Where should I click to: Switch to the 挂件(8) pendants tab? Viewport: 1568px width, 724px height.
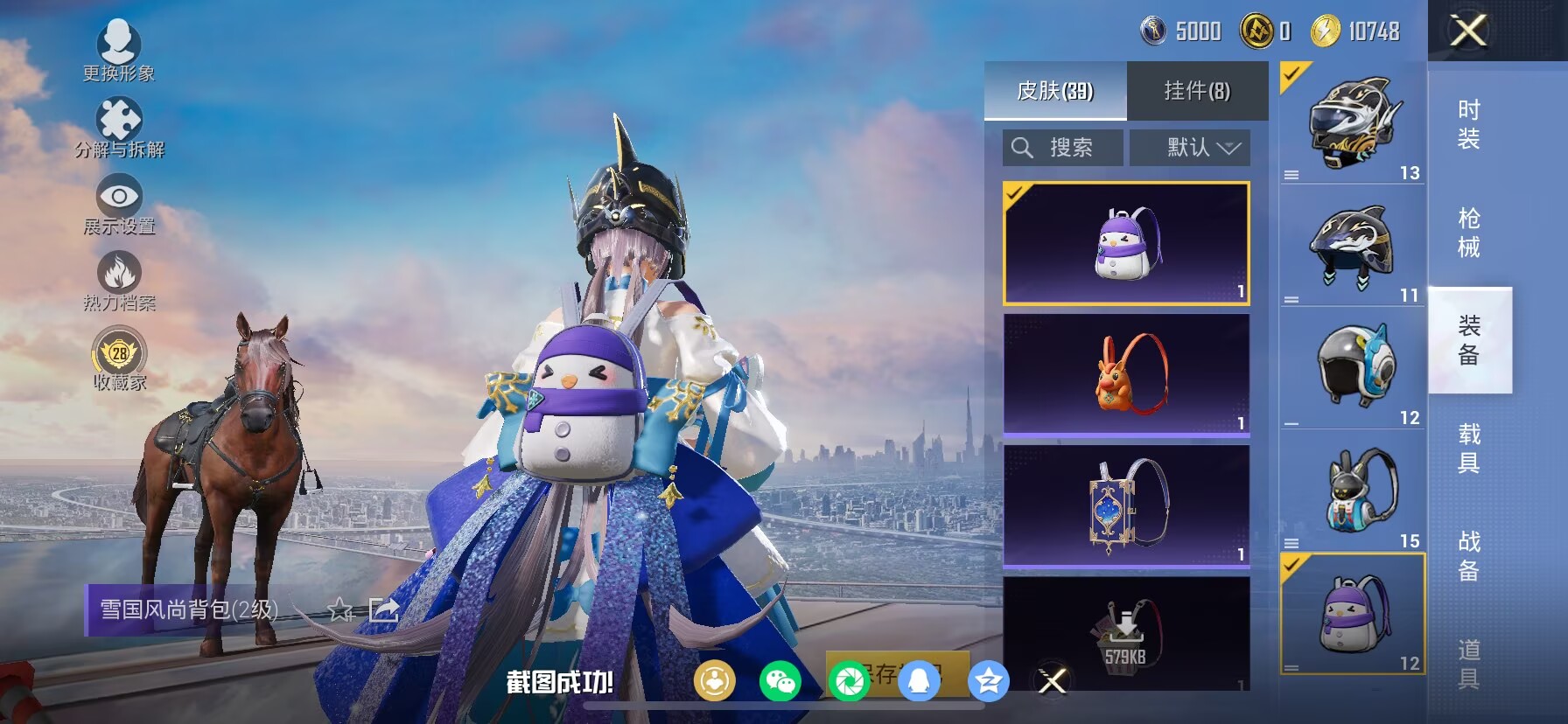1197,91
